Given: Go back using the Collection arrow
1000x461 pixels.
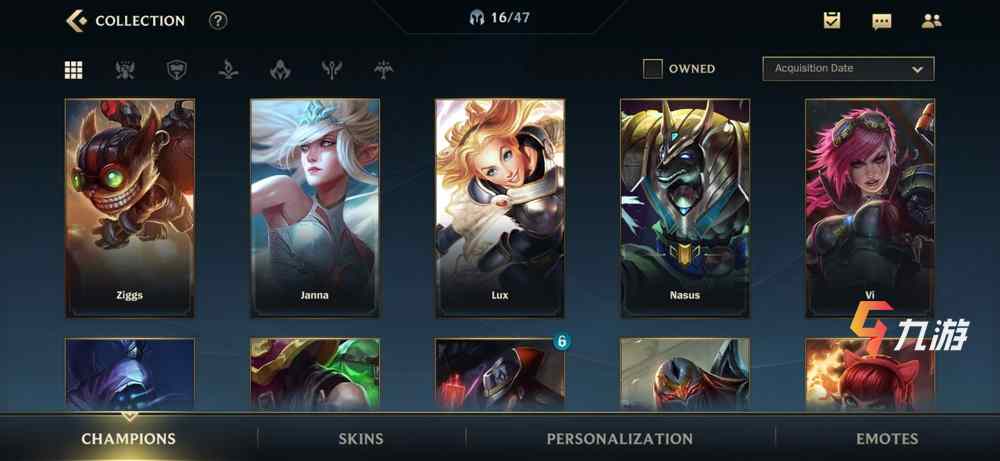Looking at the screenshot, I should (76, 20).
